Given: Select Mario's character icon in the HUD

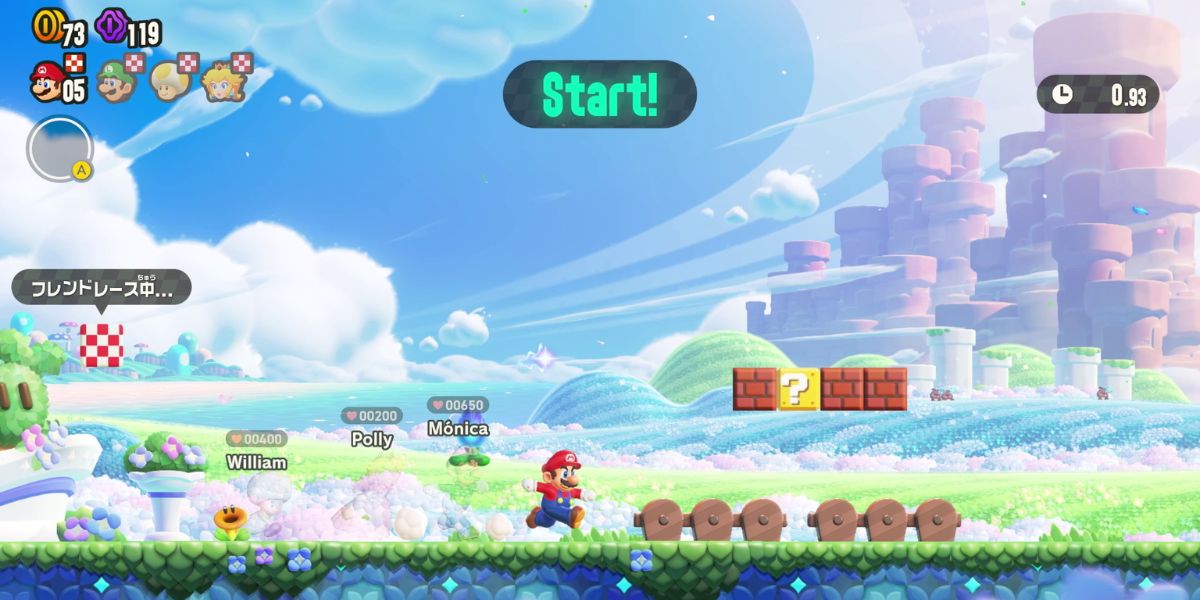Looking at the screenshot, I should pyautogui.click(x=47, y=81).
